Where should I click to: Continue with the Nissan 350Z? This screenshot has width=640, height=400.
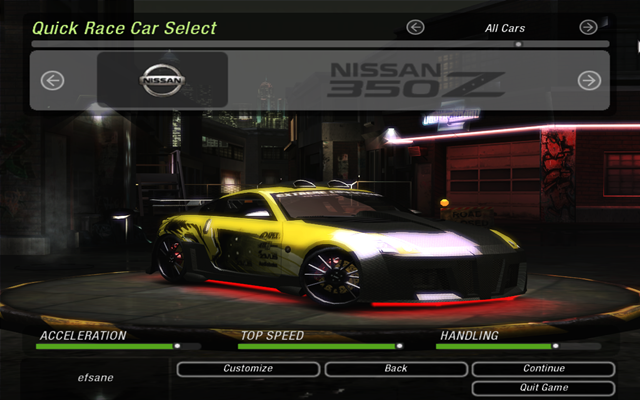click(x=543, y=369)
